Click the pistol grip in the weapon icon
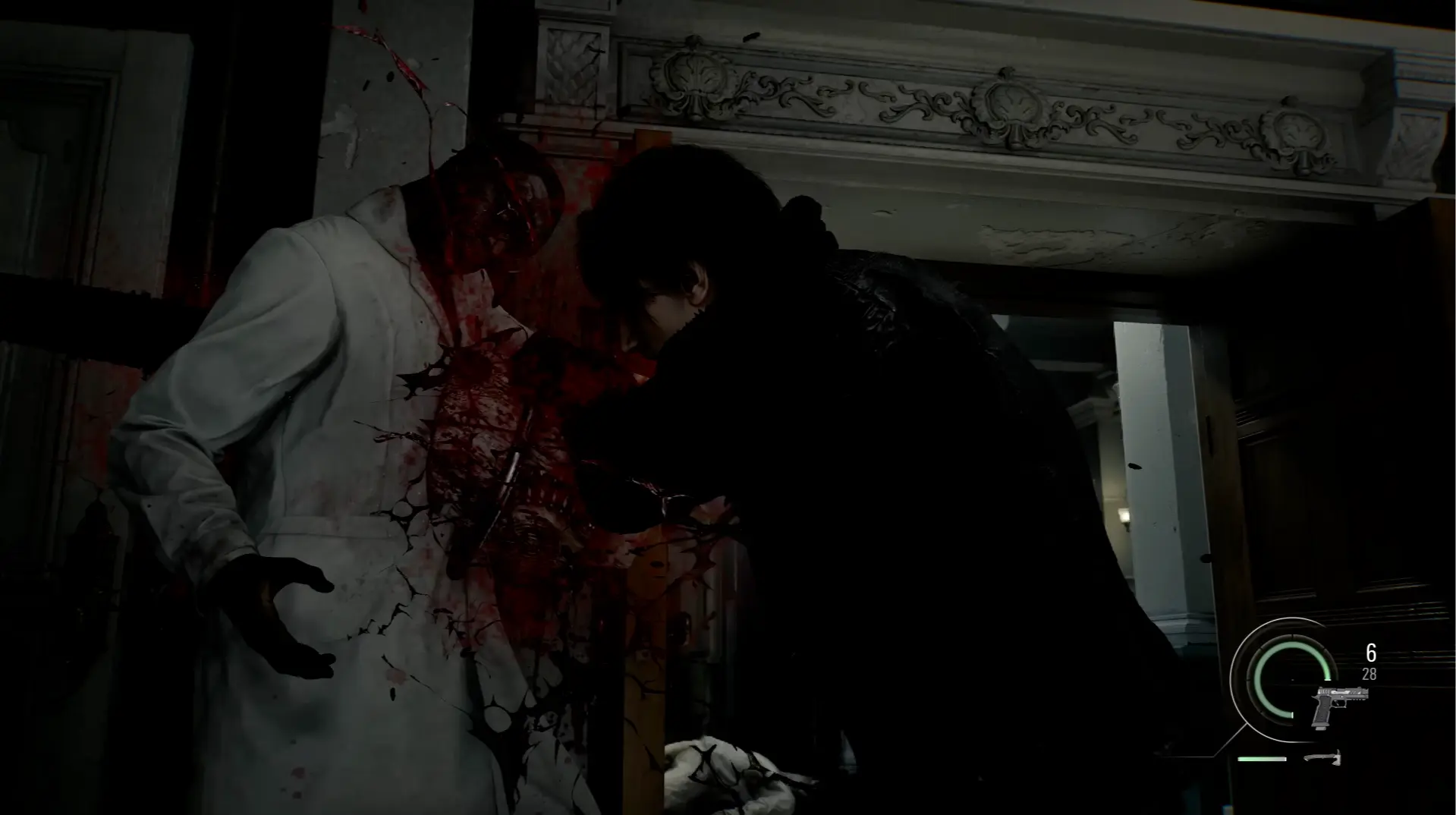The image size is (1456, 815). click(1322, 712)
